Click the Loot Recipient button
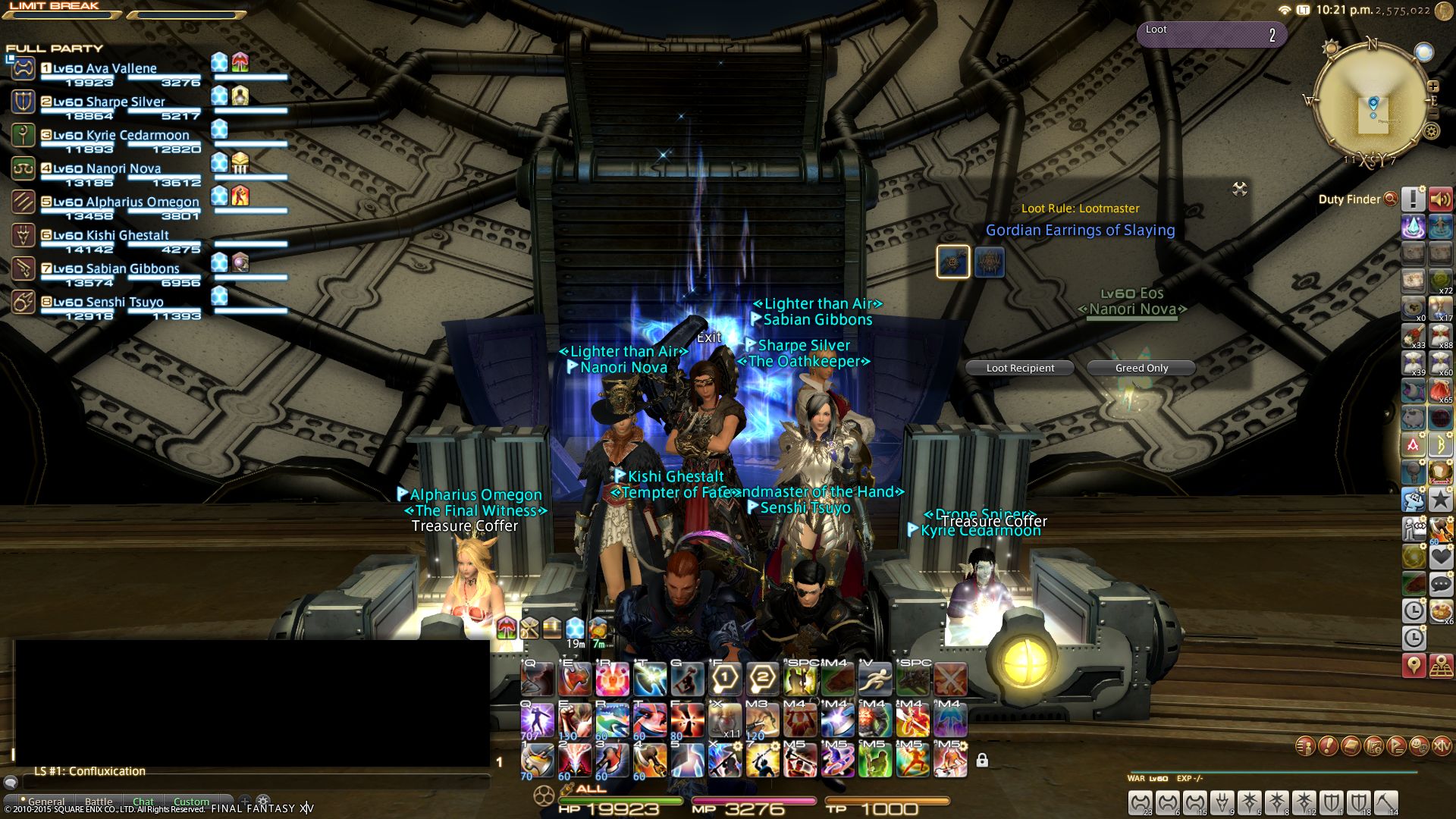This screenshot has height=819, width=1456. click(1020, 368)
